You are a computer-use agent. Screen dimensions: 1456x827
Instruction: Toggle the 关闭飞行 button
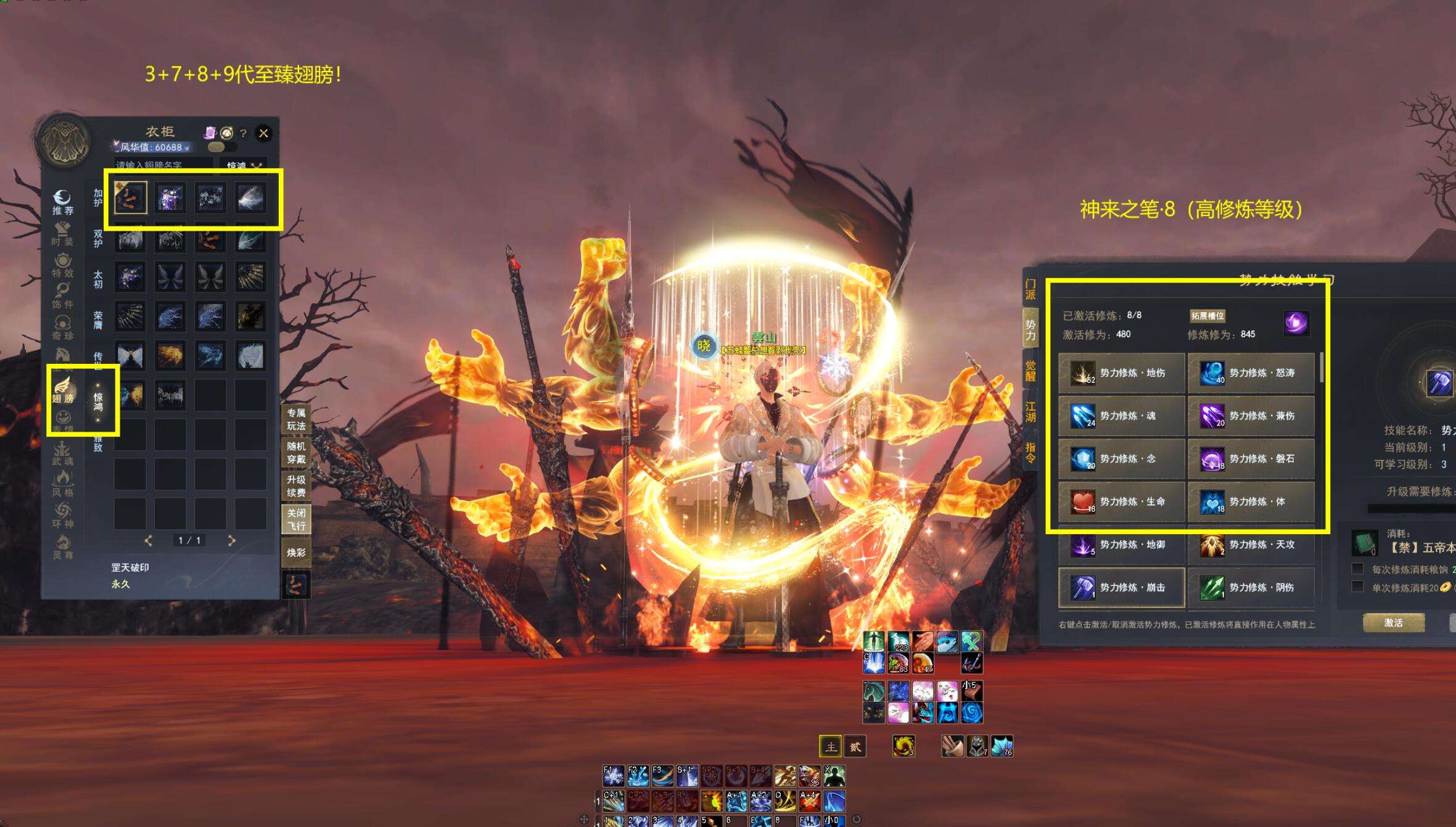point(296,519)
